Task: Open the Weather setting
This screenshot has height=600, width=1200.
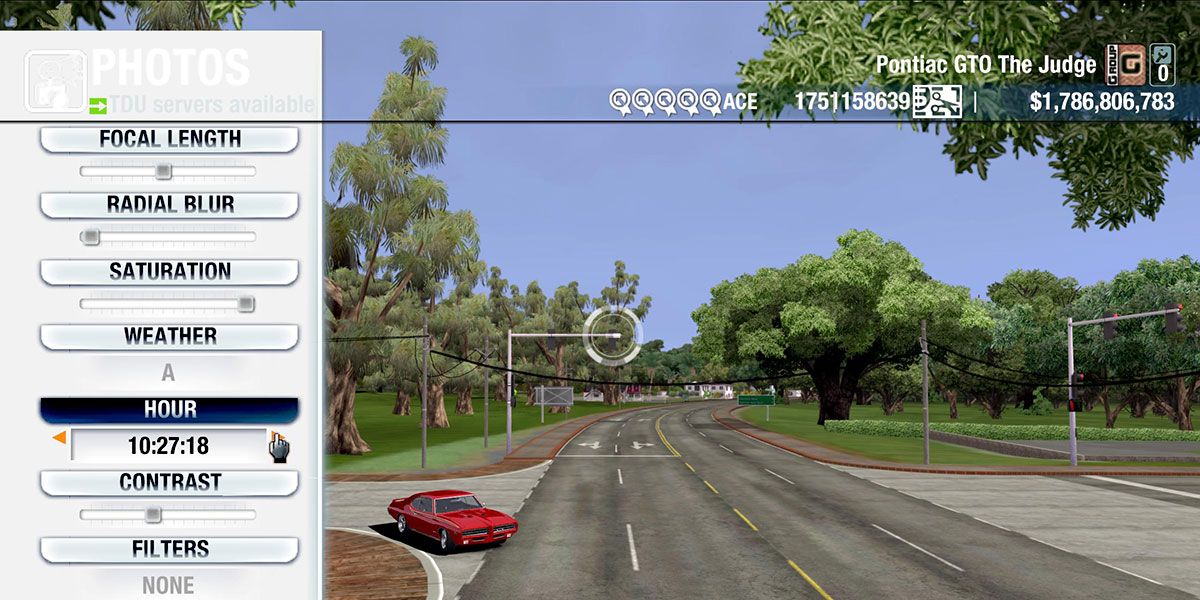Action: click(169, 336)
